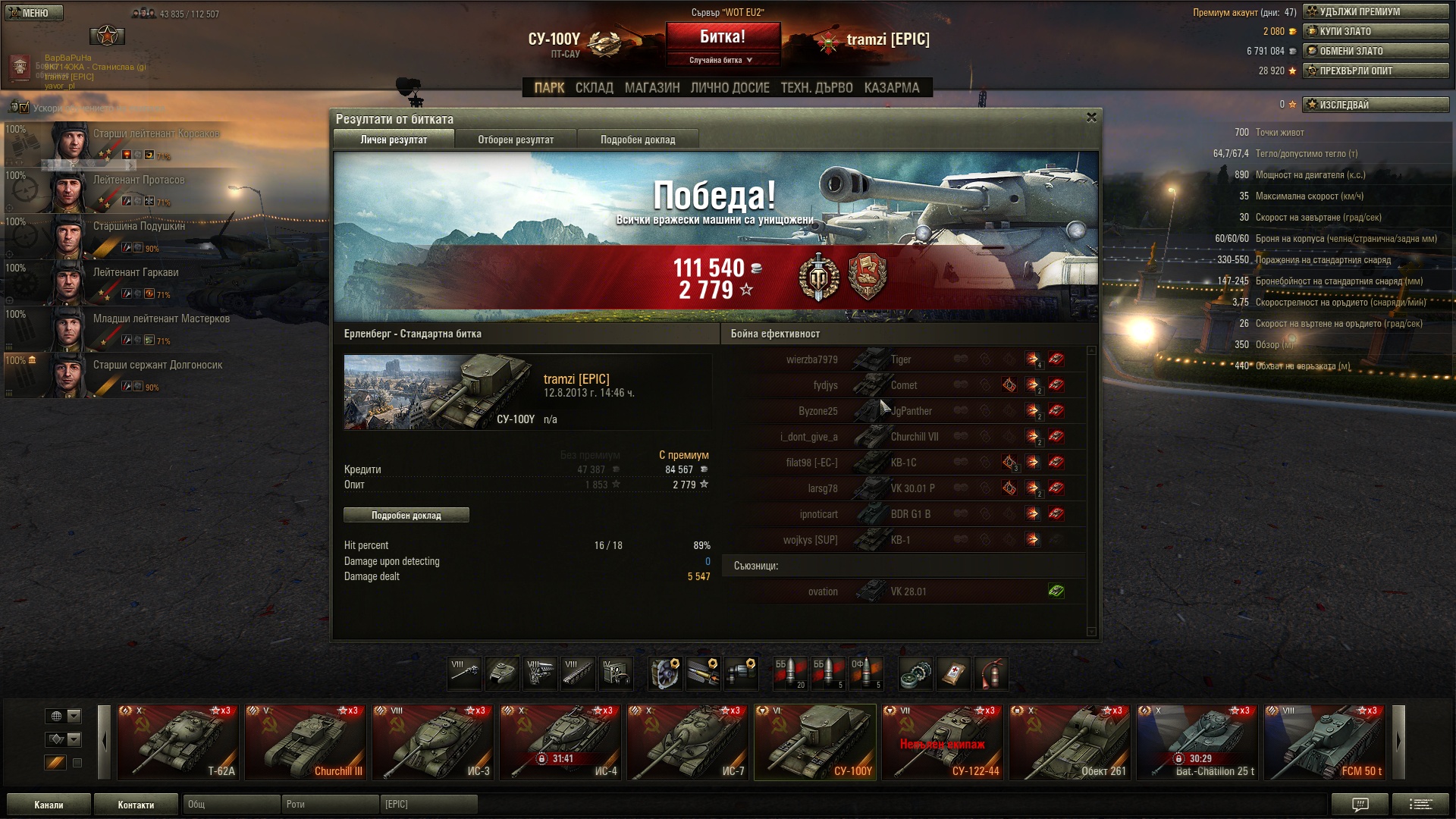Start the battle with the Битка! button
Viewport: 1456px width, 819px height.
[722, 36]
